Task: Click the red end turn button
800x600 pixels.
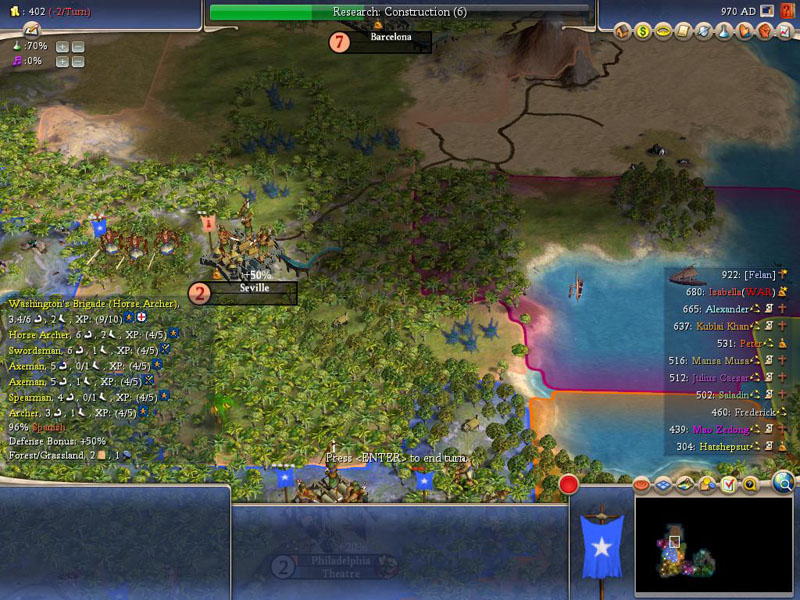Action: (569, 486)
